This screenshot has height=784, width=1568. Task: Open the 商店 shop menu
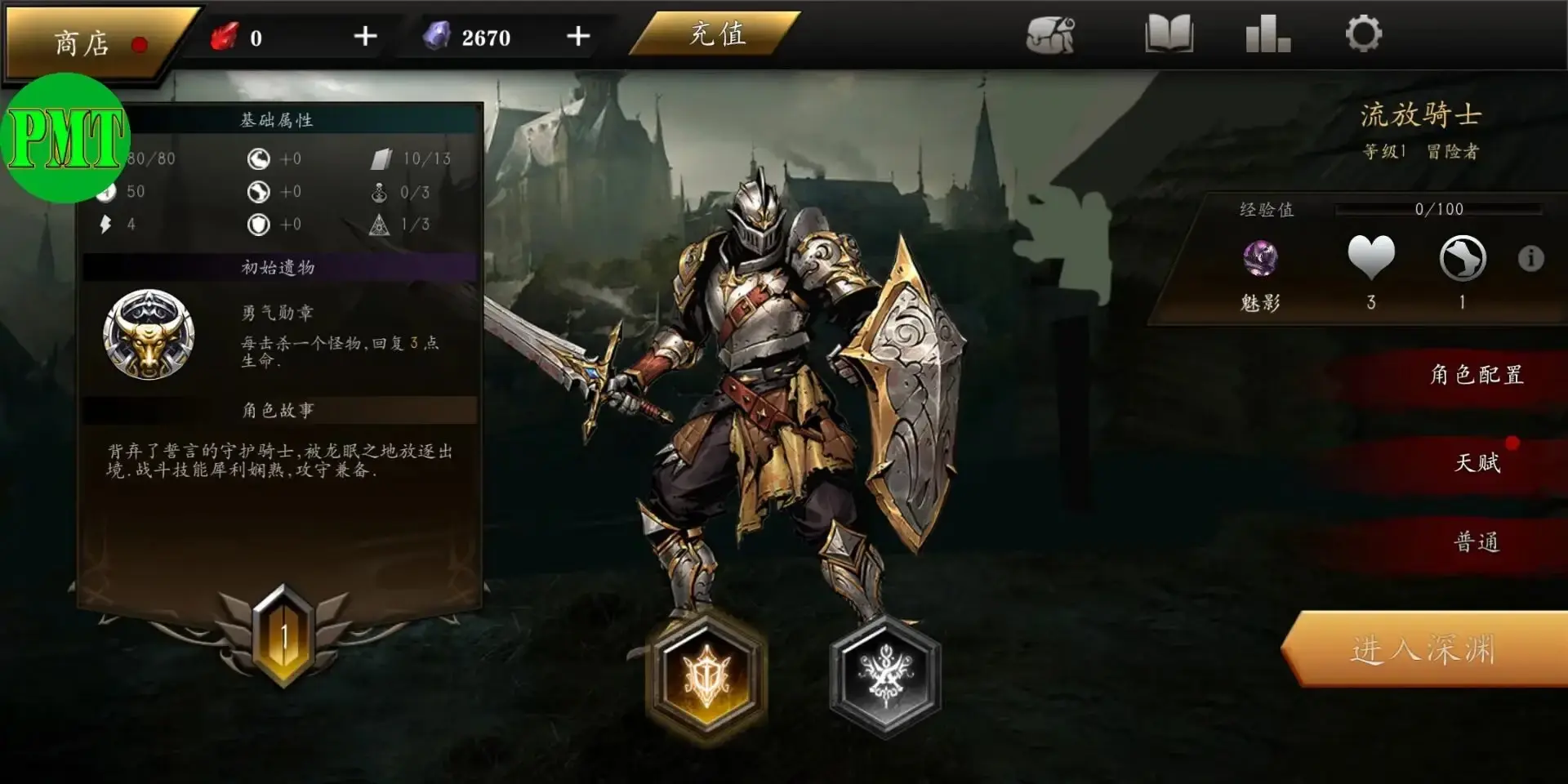coord(91,42)
